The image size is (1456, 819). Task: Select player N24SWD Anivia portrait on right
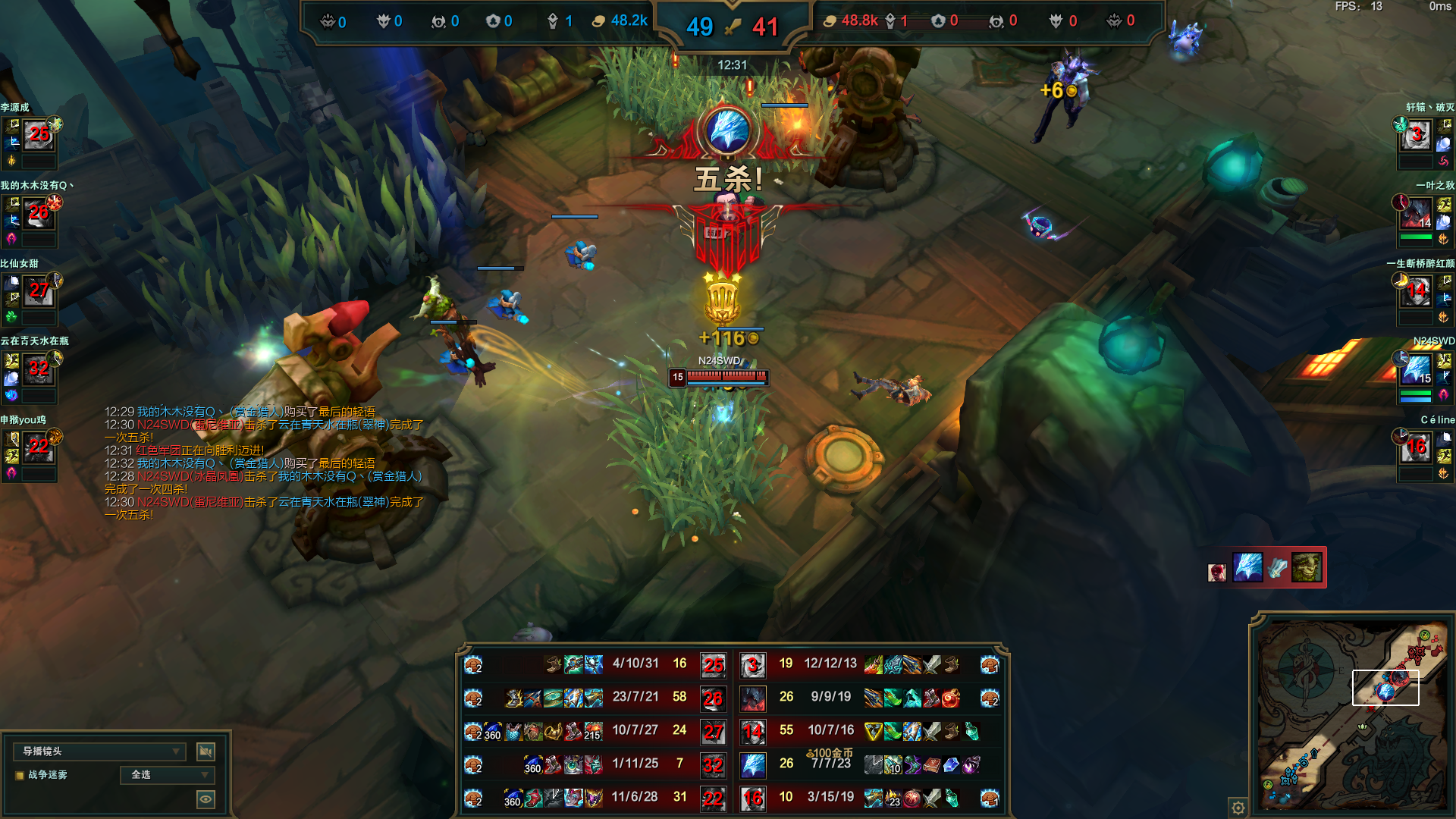1416,370
